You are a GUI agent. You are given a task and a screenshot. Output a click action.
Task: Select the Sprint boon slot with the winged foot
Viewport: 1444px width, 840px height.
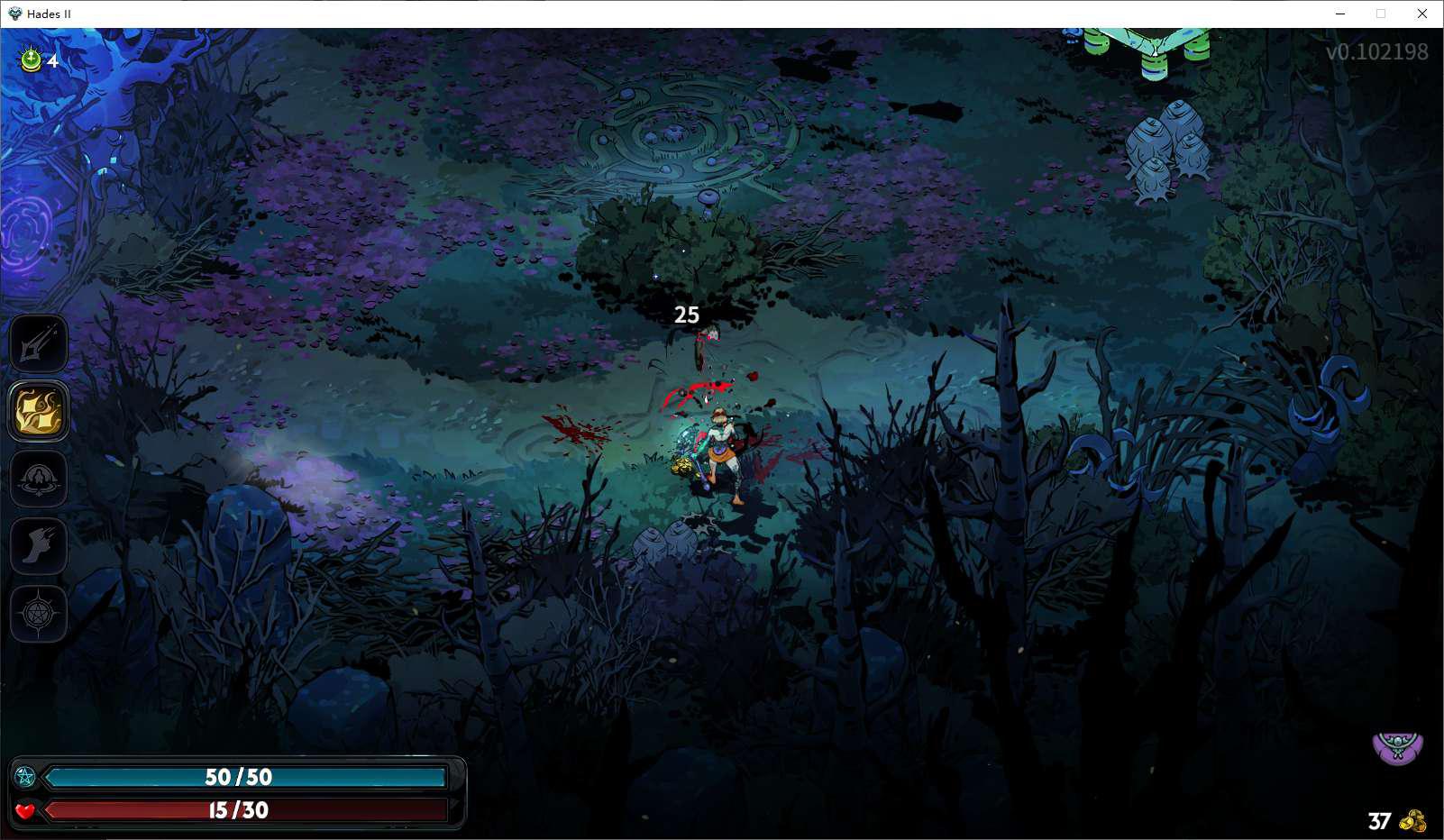tap(39, 545)
